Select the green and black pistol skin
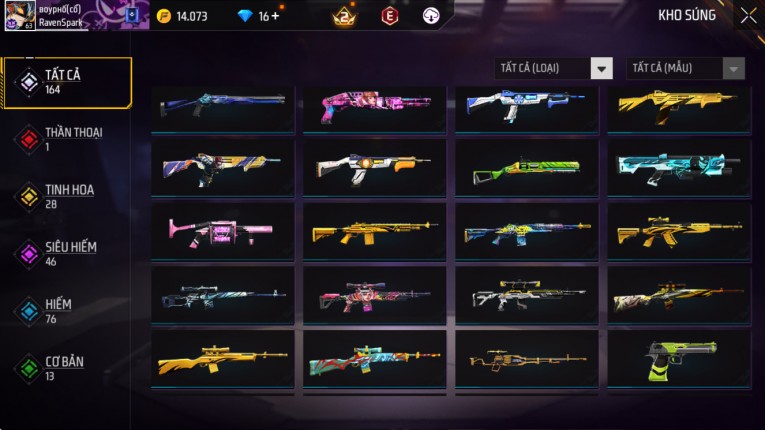The width and height of the screenshot is (765, 430). pos(679,359)
